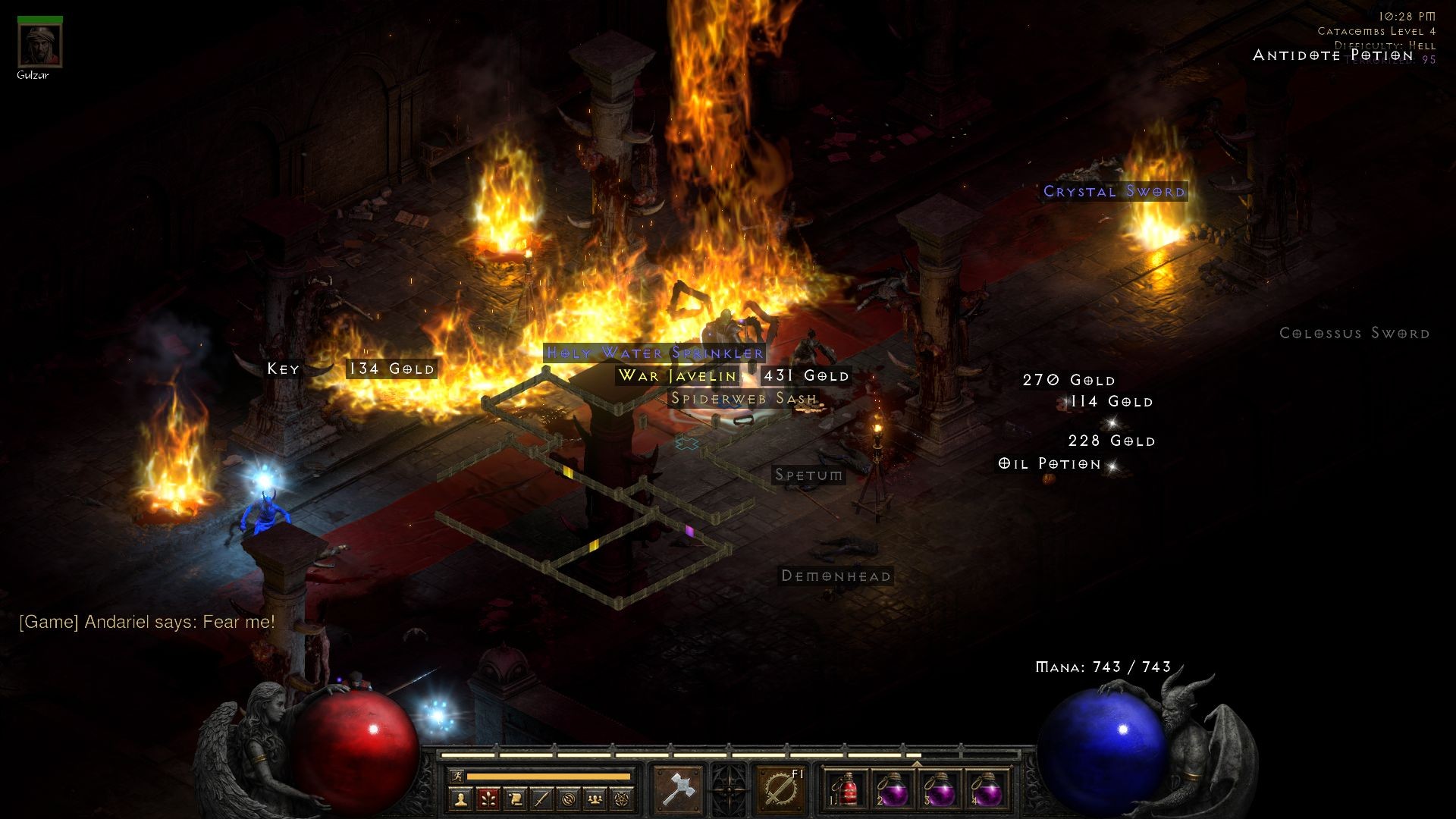This screenshot has height=819, width=1456.
Task: Toggle walk/run with the running figure icon
Action: tap(457, 775)
